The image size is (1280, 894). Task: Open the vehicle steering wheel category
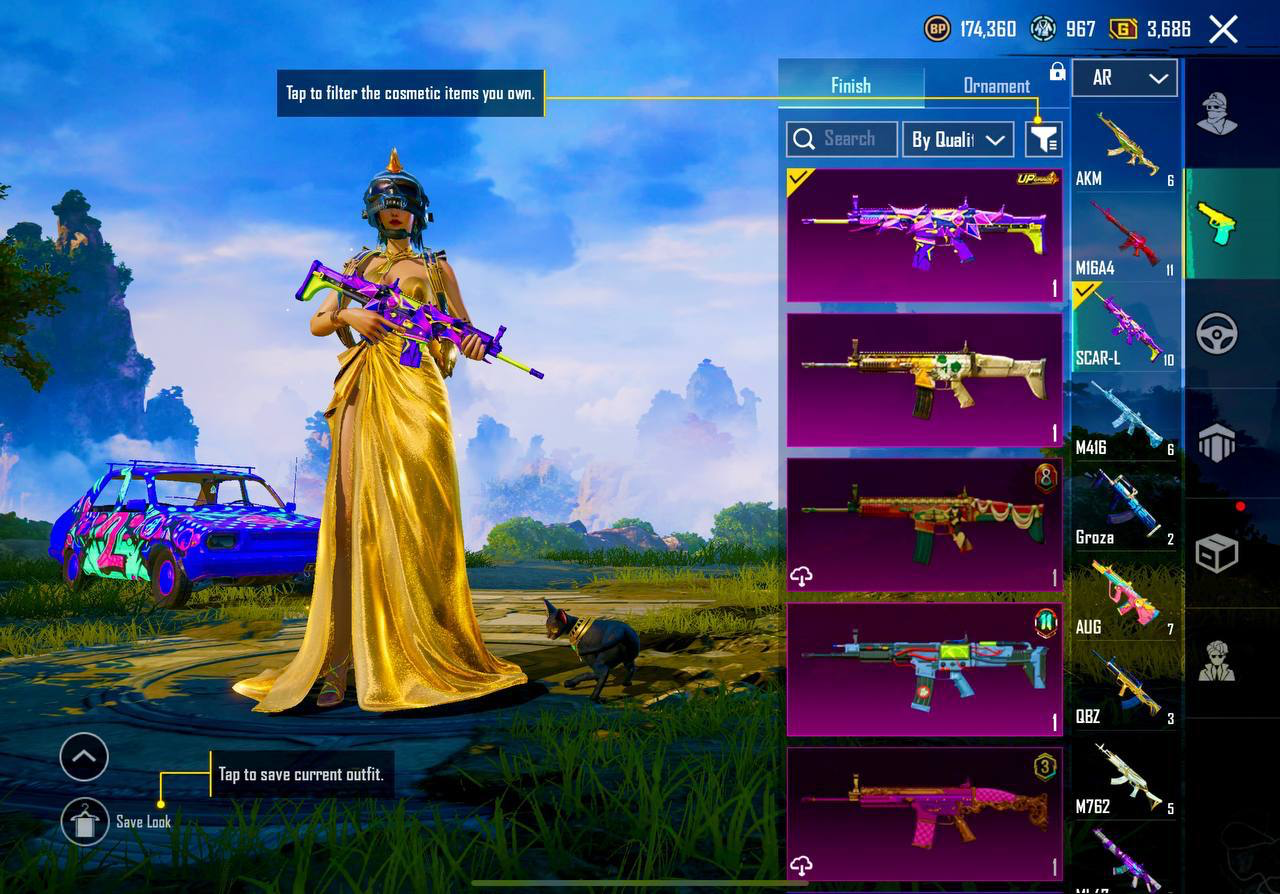tap(1217, 334)
